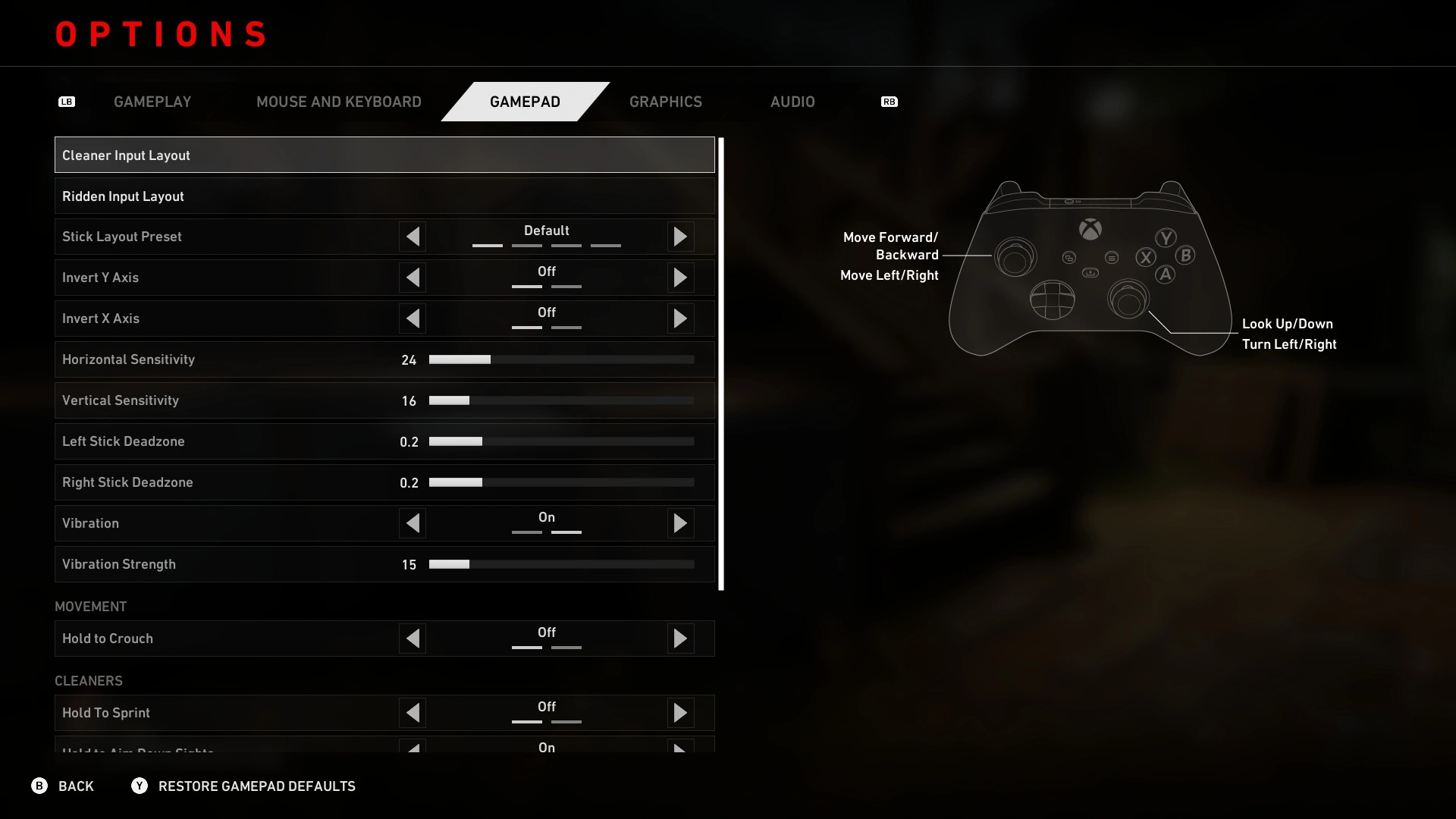Turn Vibration off using left arrow

pyautogui.click(x=413, y=523)
